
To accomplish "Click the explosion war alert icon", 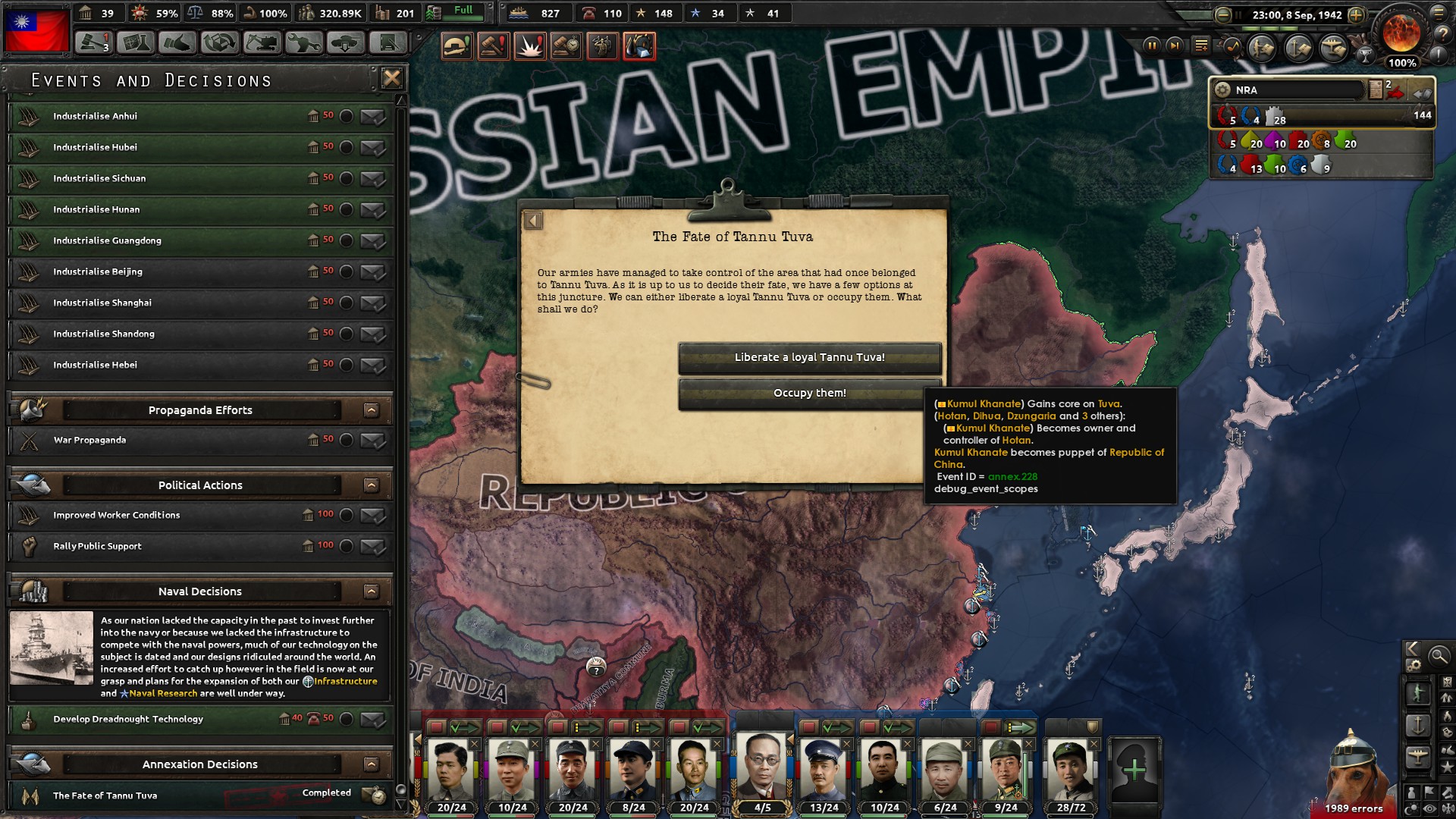I will pyautogui.click(x=529, y=45).
